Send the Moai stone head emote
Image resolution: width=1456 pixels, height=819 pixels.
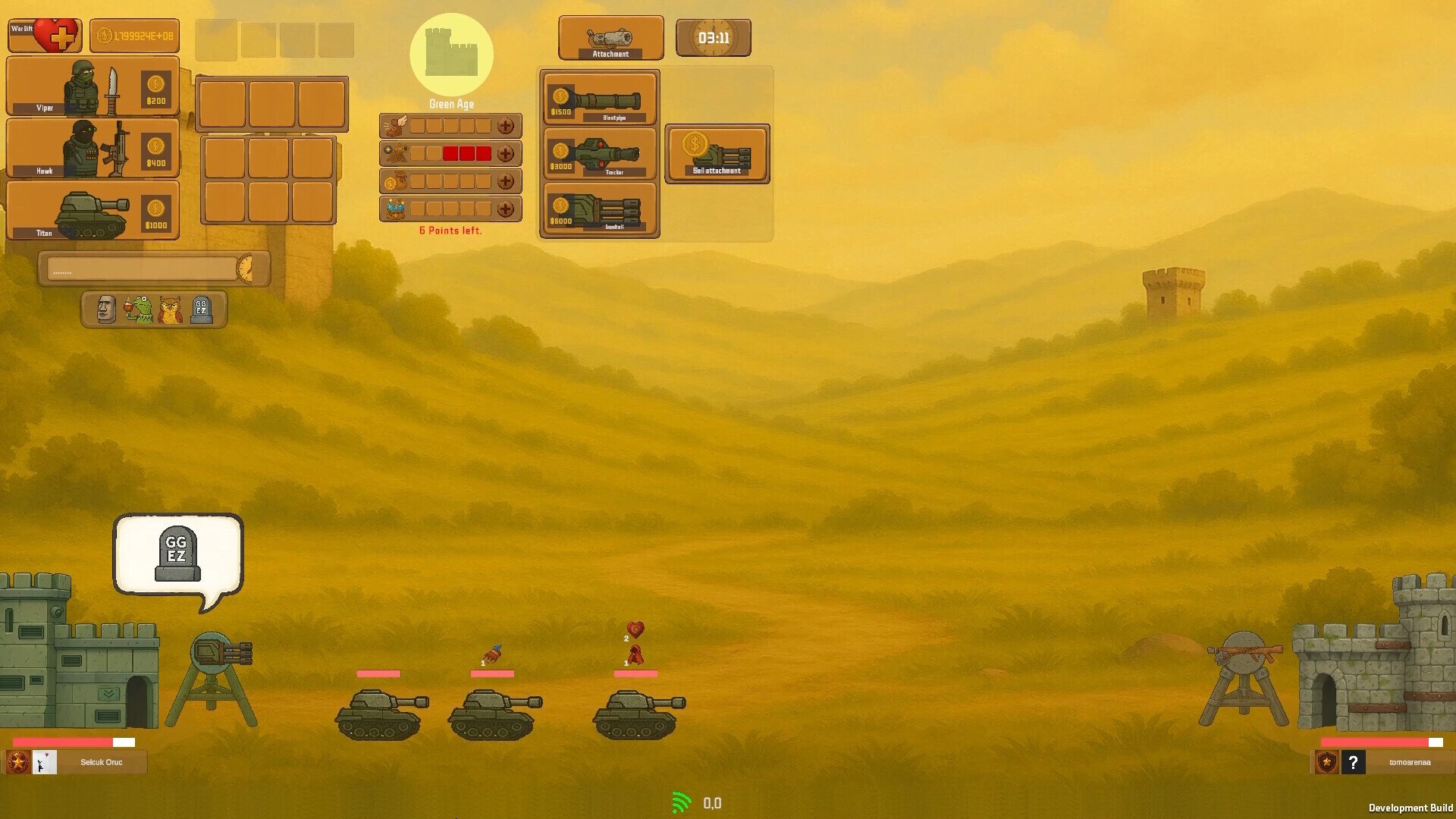106,309
